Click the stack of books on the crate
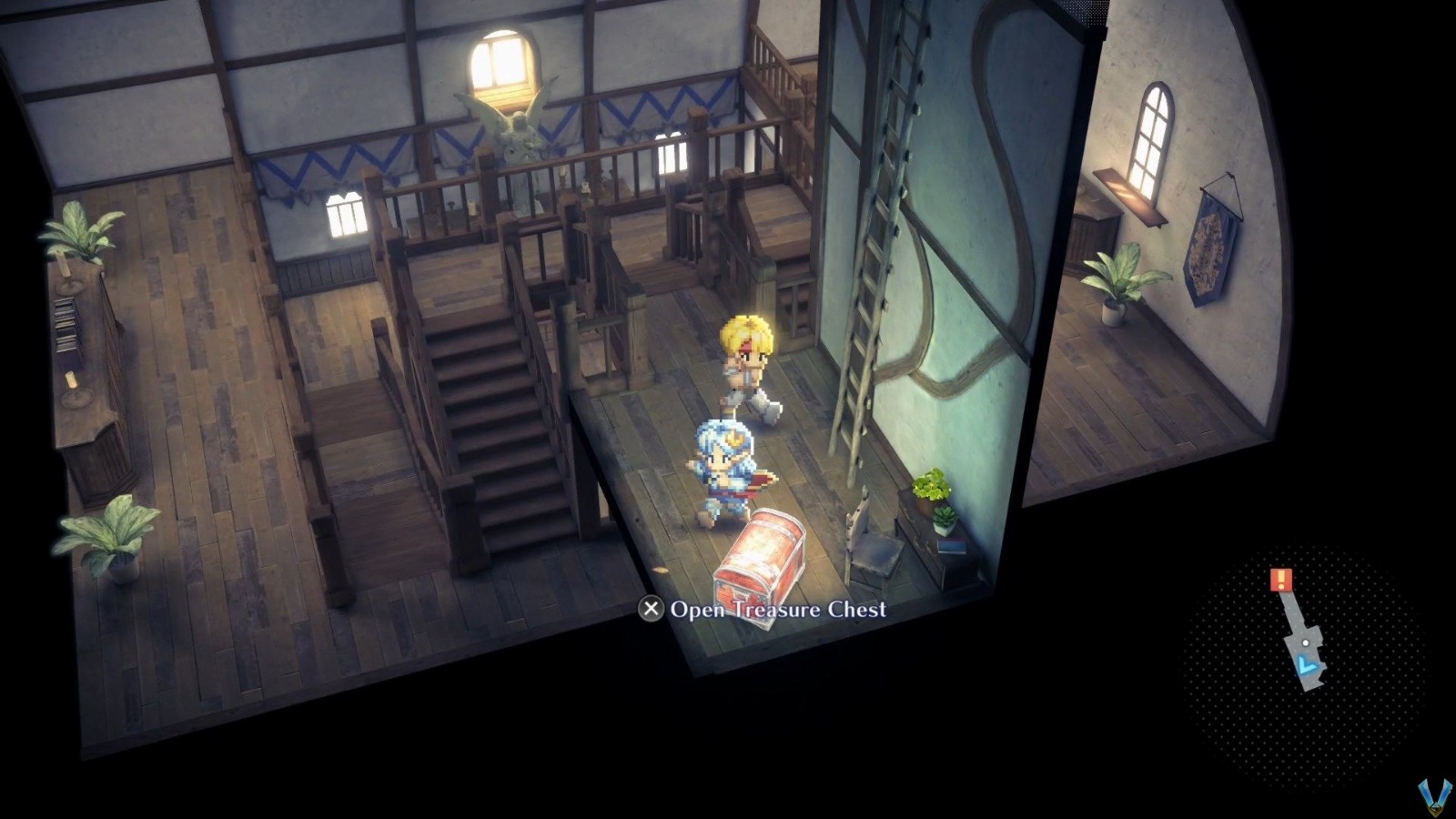This screenshot has height=819, width=1456. point(952,546)
